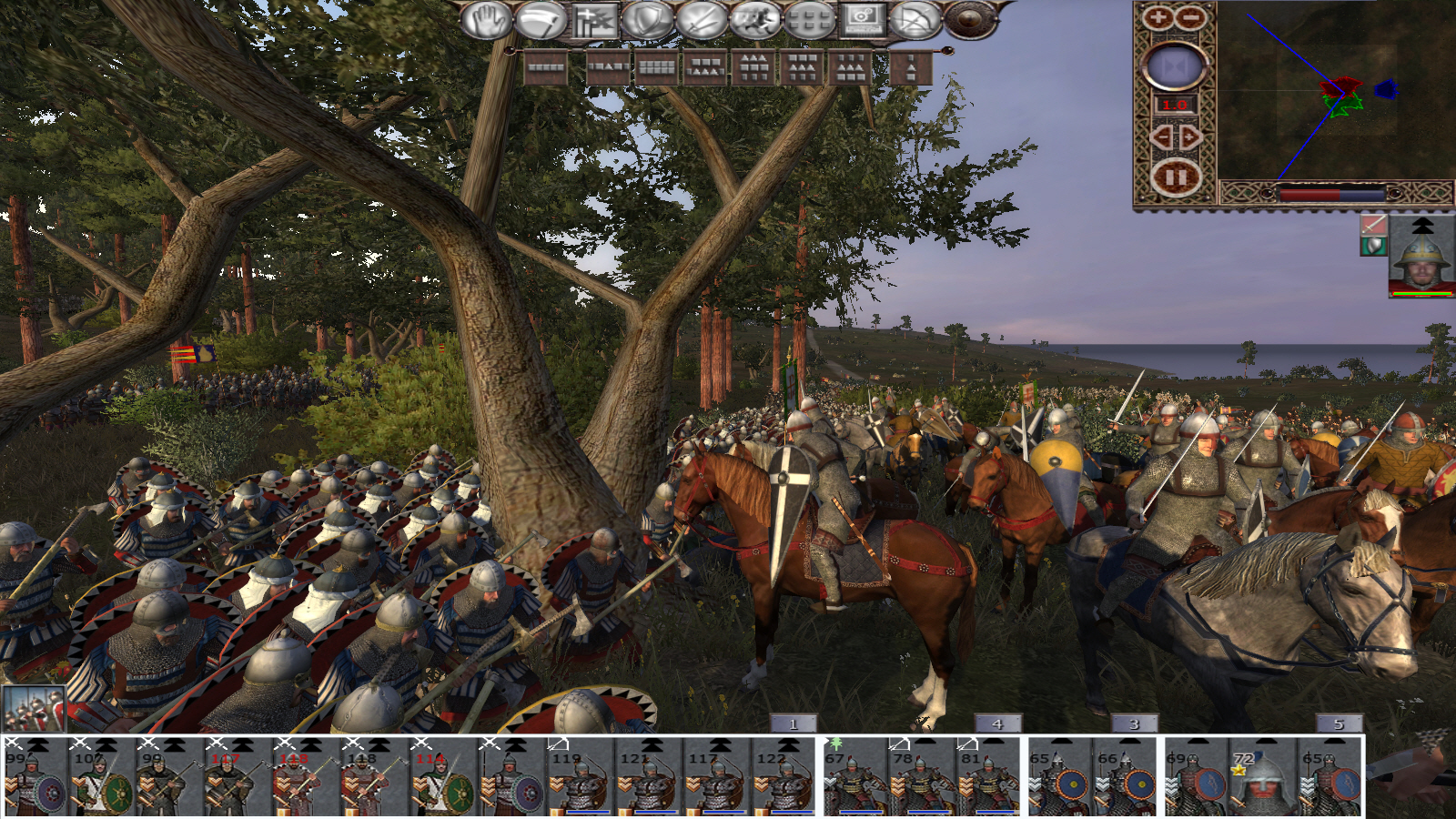Pause the battle with the pause button

[x=1175, y=177]
